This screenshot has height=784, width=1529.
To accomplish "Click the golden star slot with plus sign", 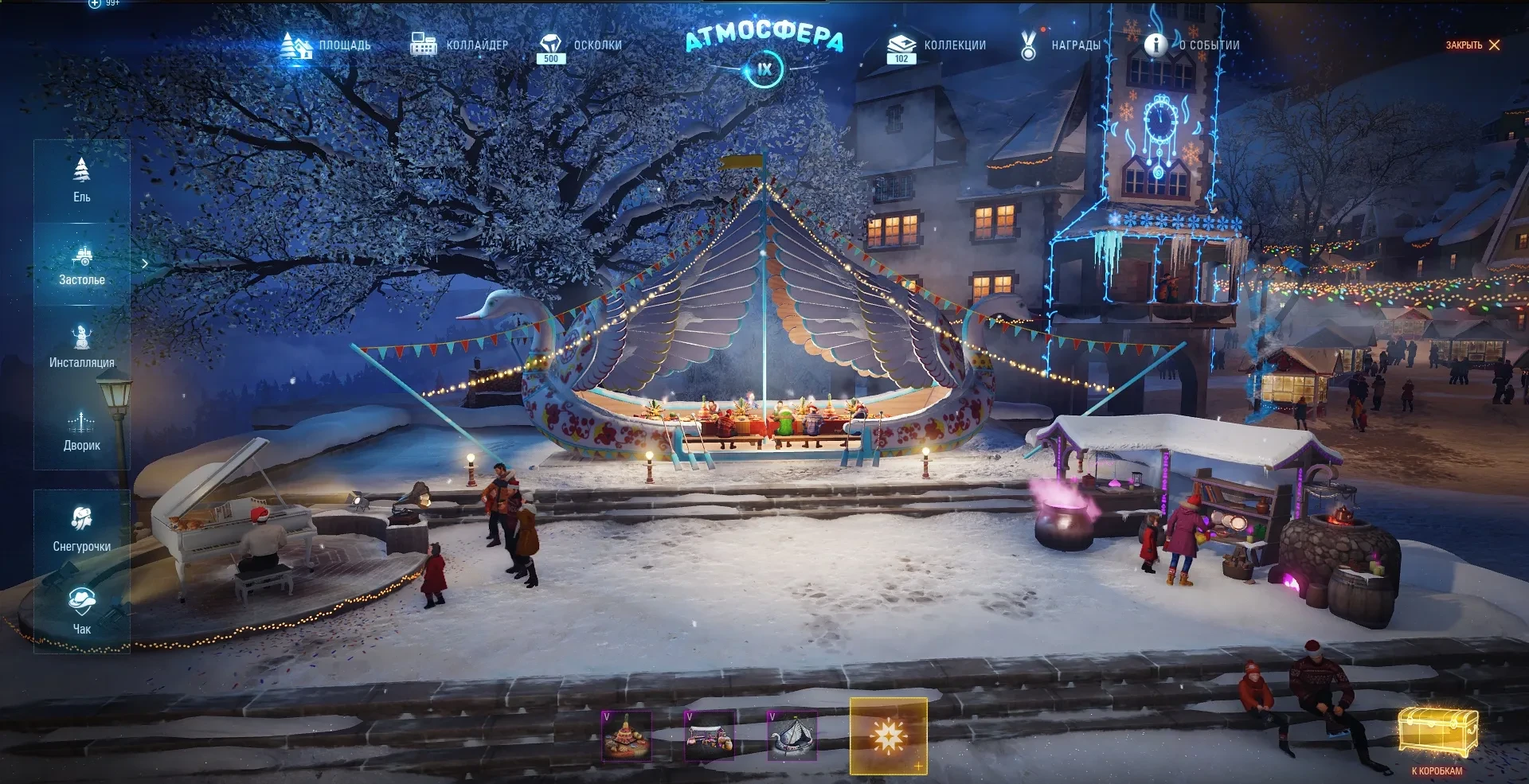I will (889, 736).
